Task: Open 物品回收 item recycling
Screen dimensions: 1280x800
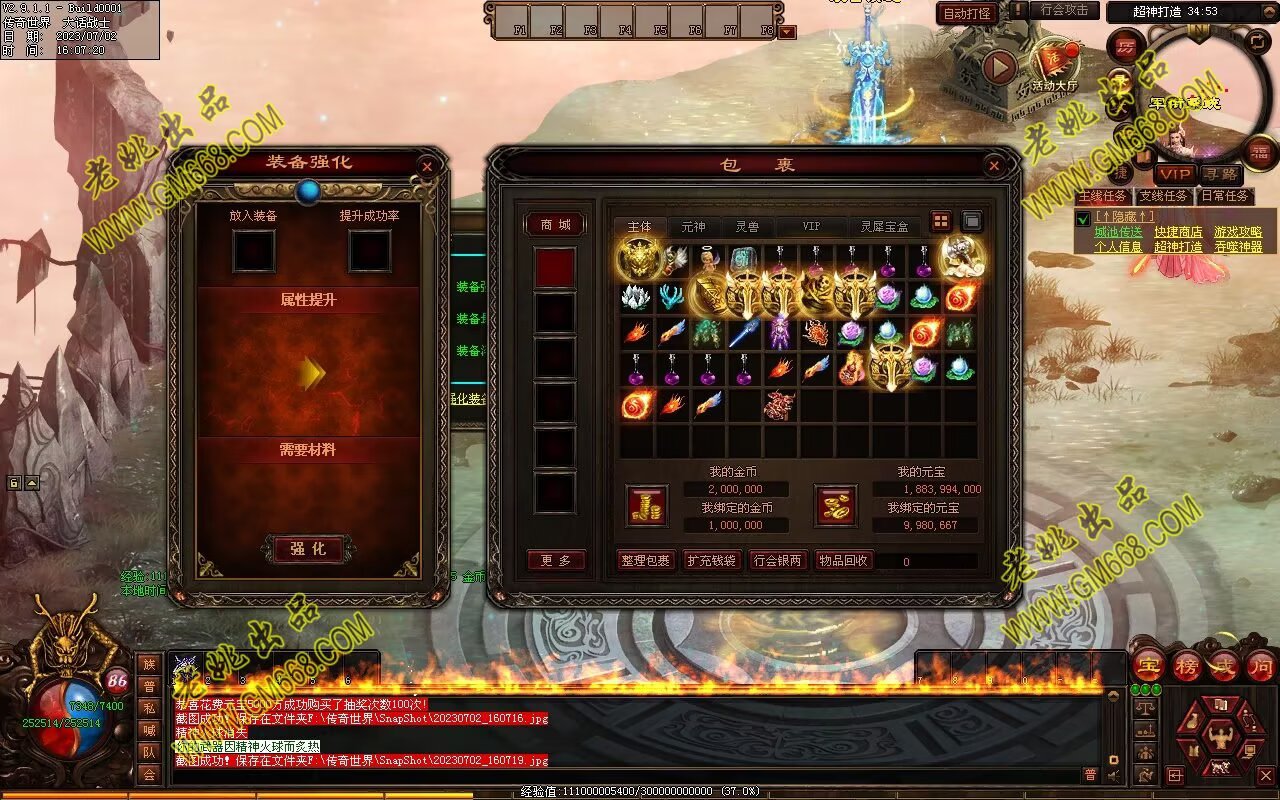Action: (x=843, y=561)
